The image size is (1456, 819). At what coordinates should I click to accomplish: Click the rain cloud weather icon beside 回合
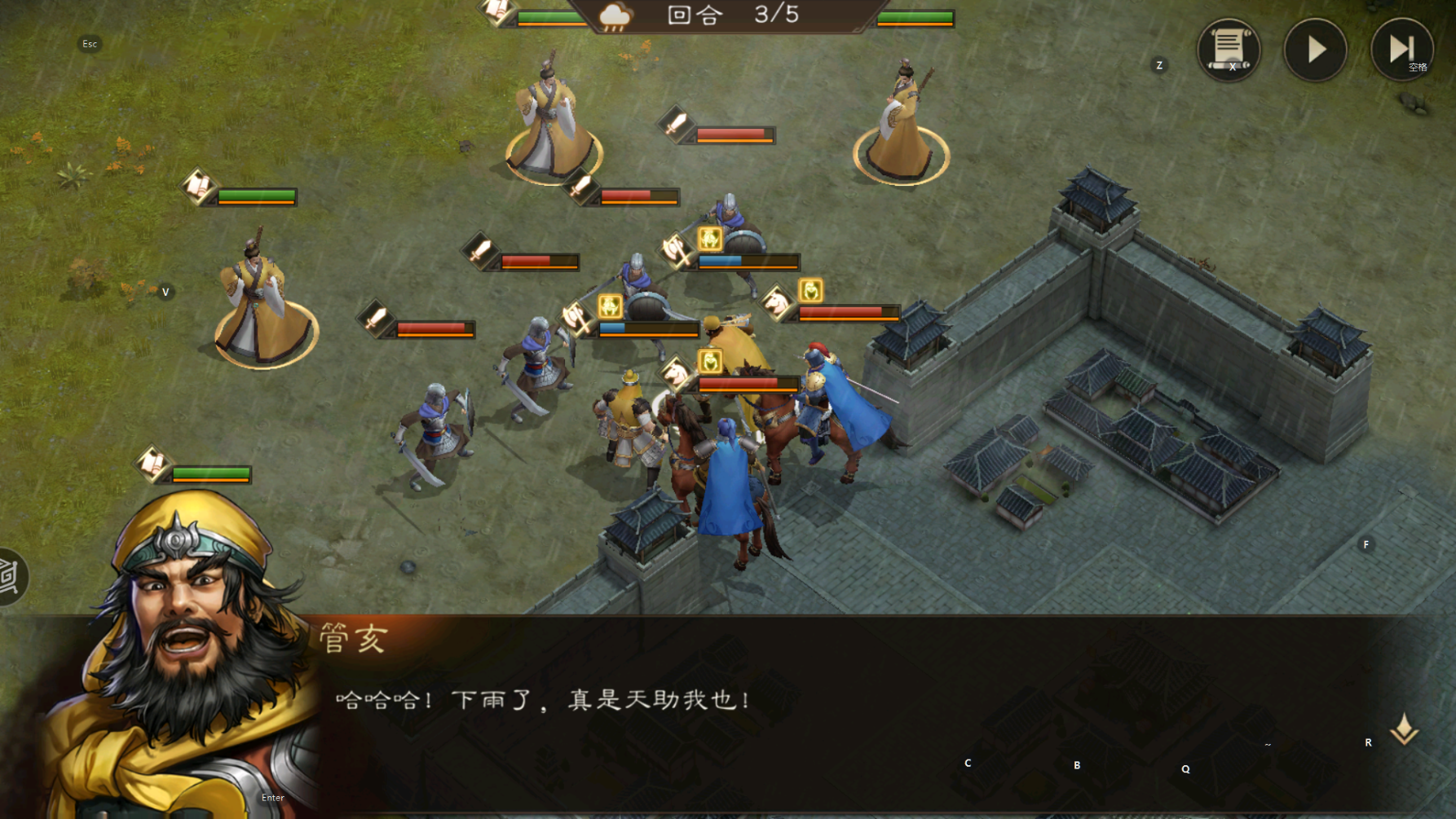click(x=614, y=16)
